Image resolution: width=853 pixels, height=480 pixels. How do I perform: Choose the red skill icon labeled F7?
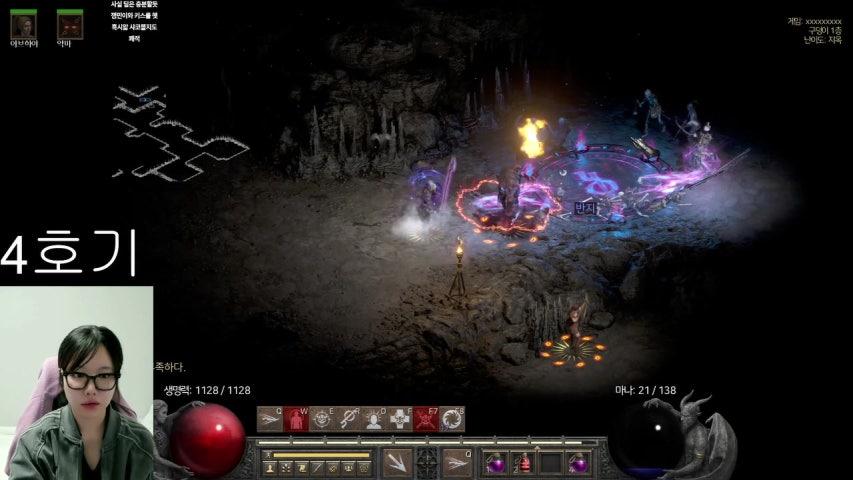coord(426,419)
